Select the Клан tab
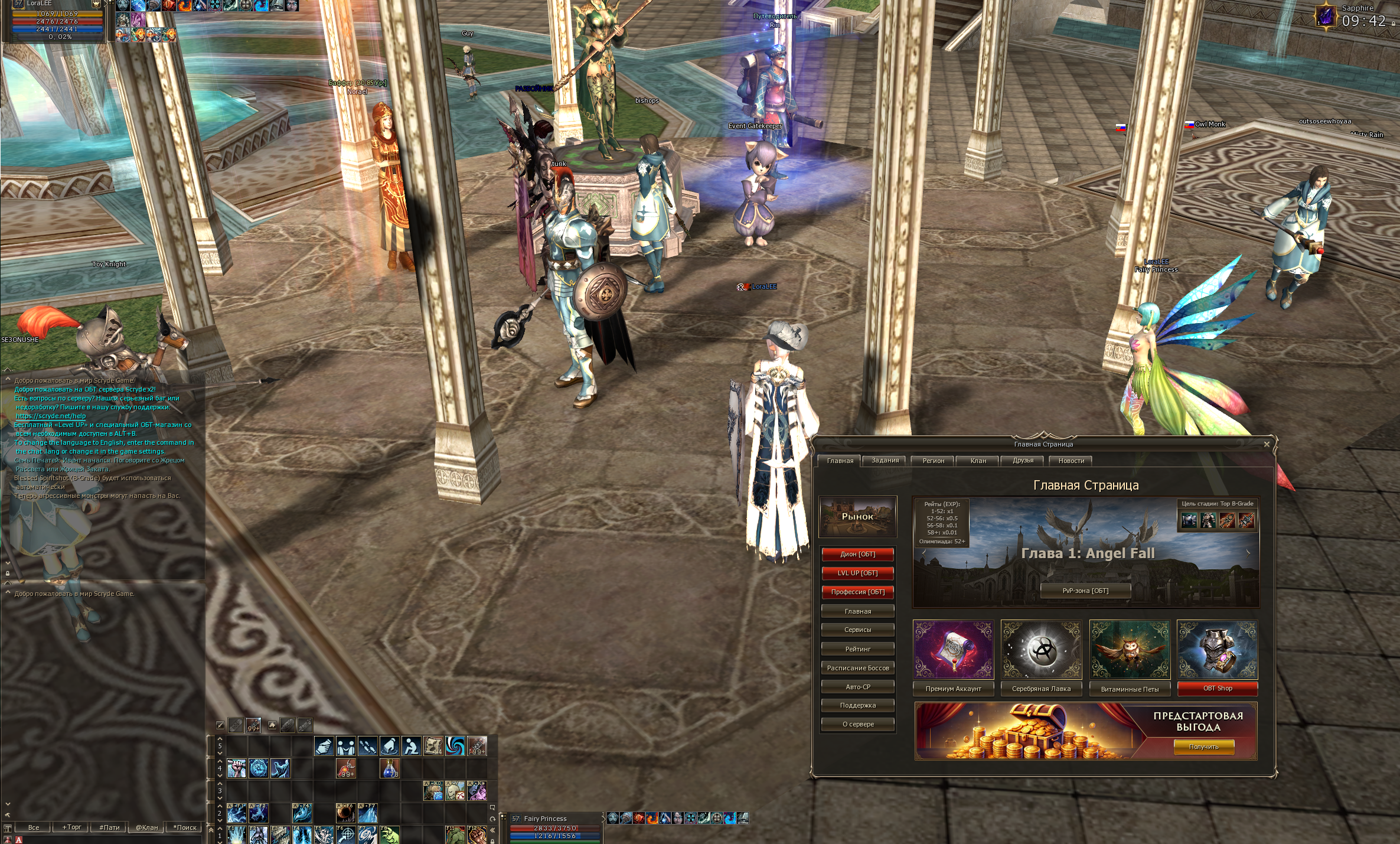The height and width of the screenshot is (844, 1400). 978,461
